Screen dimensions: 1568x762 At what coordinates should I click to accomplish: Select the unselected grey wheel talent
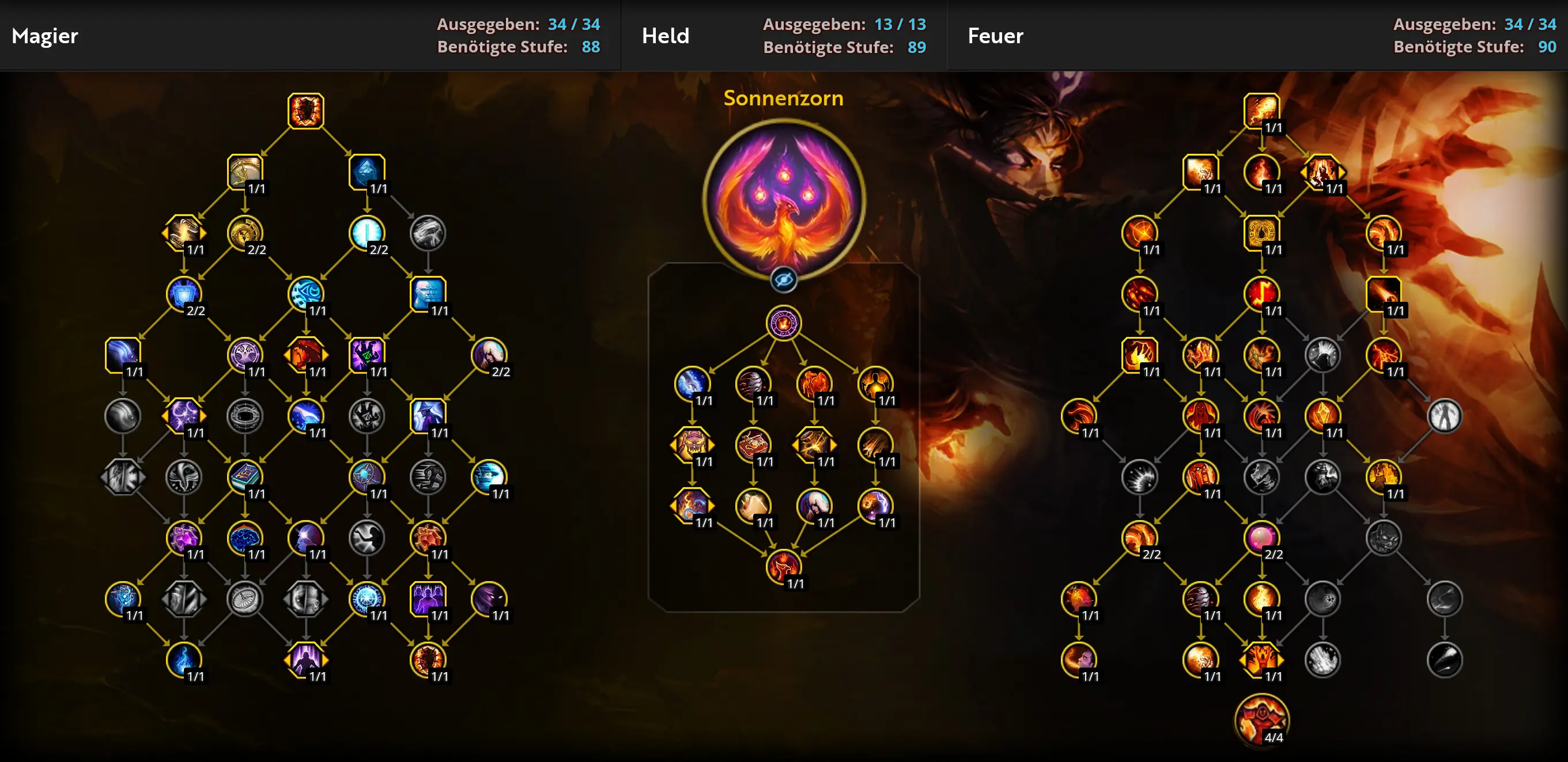245,598
